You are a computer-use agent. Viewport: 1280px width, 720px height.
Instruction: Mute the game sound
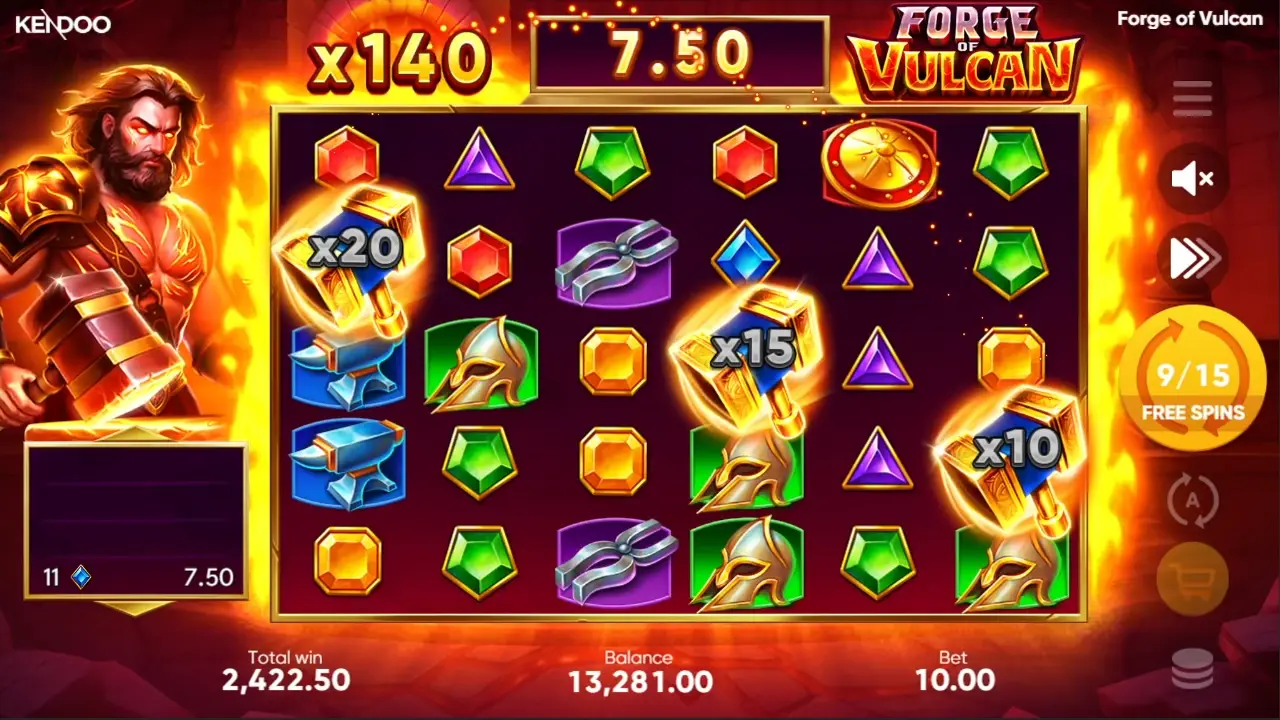[x=1190, y=178]
